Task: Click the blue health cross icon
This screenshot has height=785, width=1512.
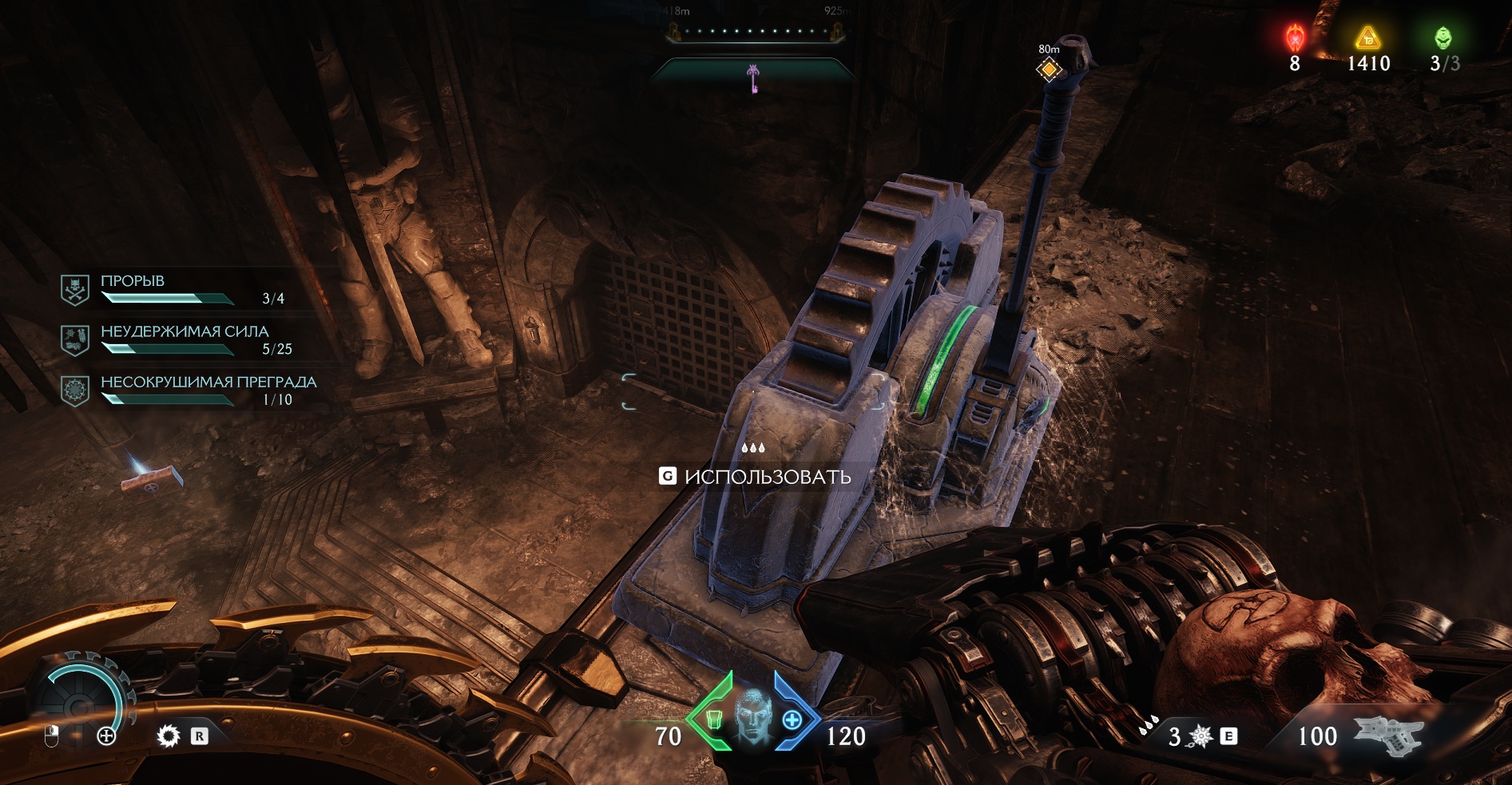Action: tap(792, 720)
